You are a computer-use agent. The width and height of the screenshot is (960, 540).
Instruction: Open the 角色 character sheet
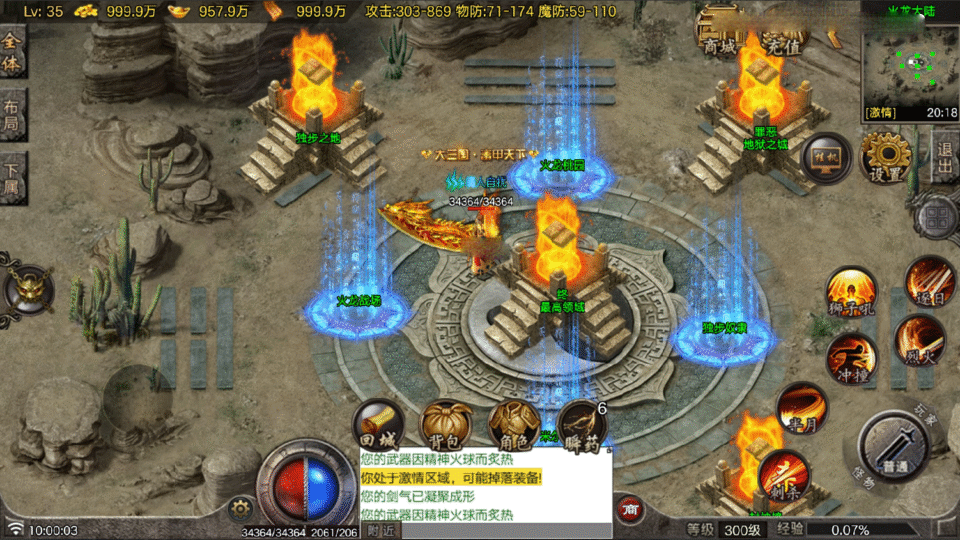513,425
